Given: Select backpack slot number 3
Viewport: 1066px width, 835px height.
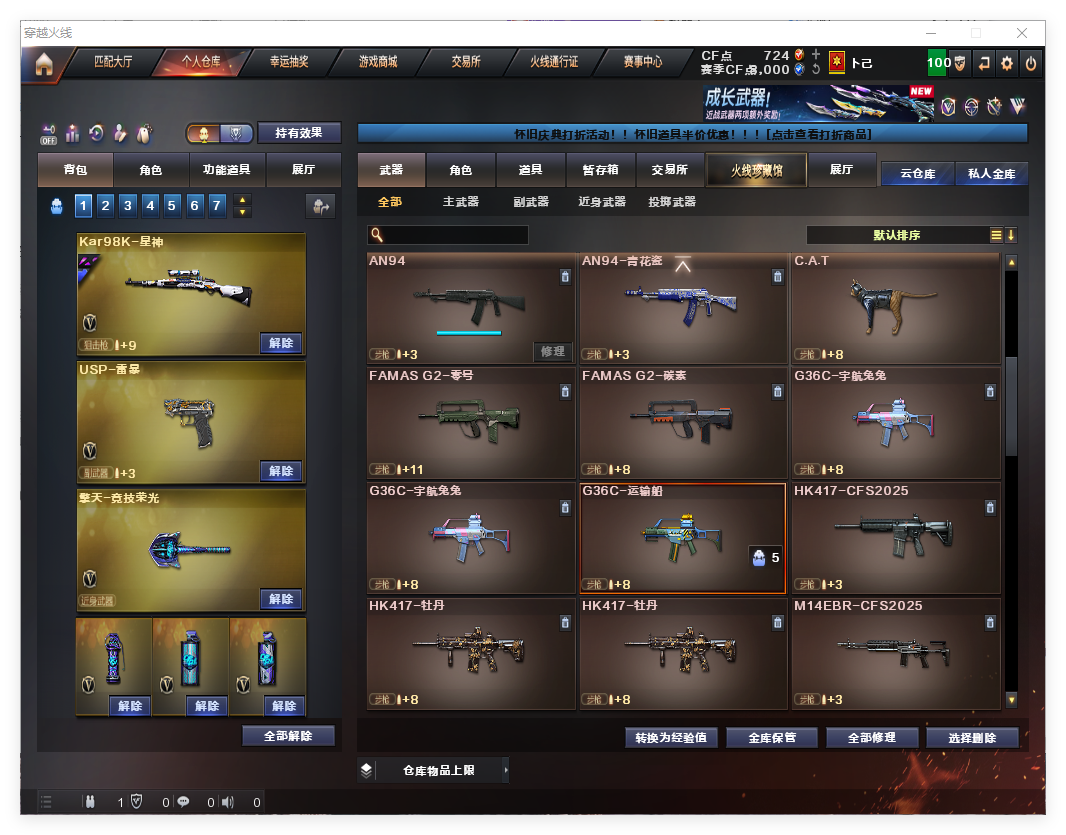Looking at the screenshot, I should 128,206.
